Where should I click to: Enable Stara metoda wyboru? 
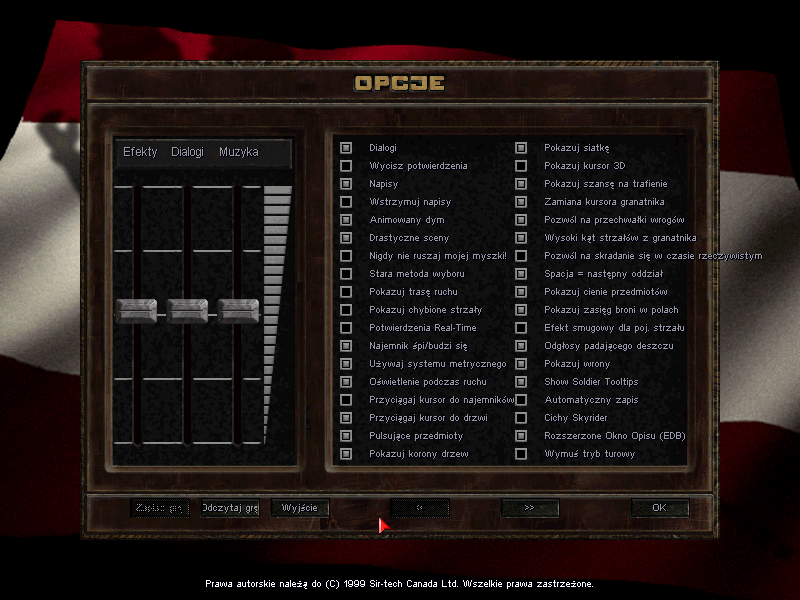pos(346,274)
